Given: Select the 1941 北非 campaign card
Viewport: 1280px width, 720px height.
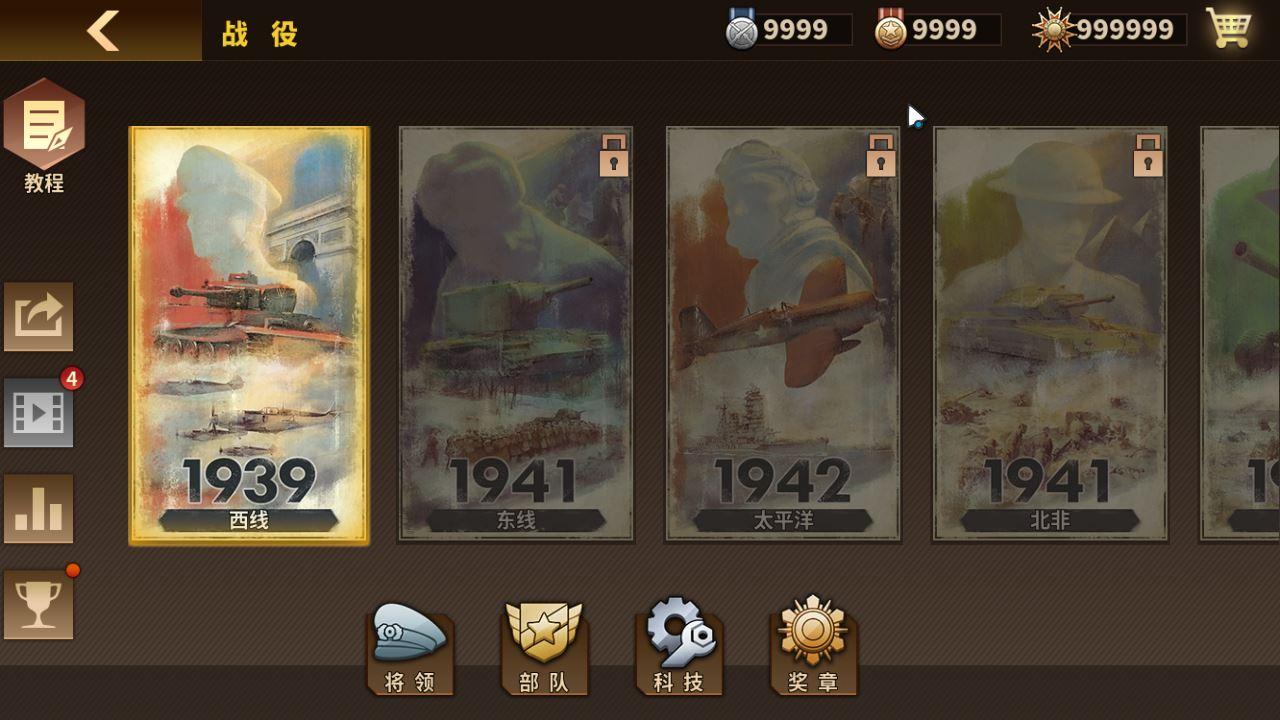Looking at the screenshot, I should (1048, 335).
